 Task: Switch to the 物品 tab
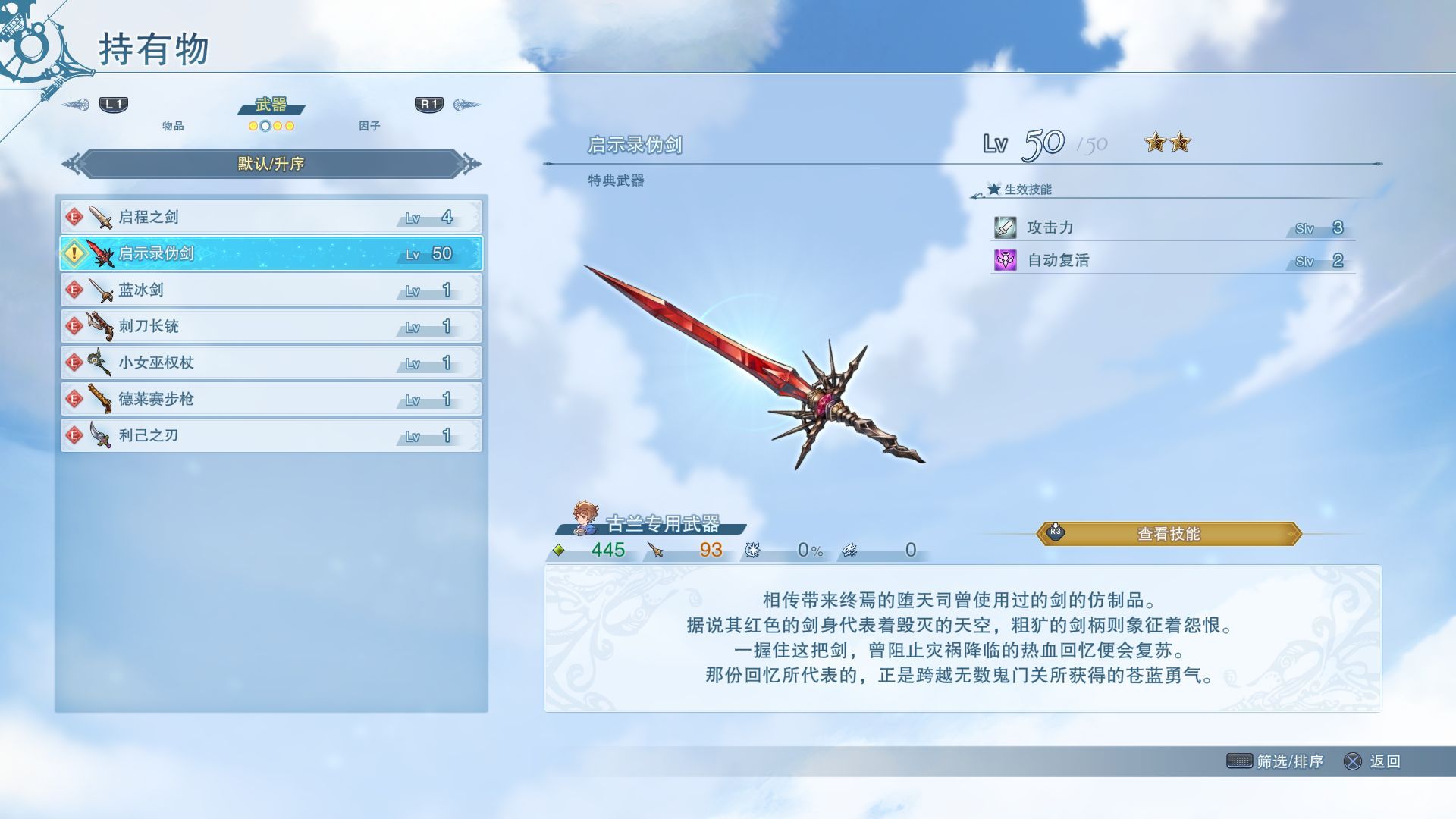173,126
